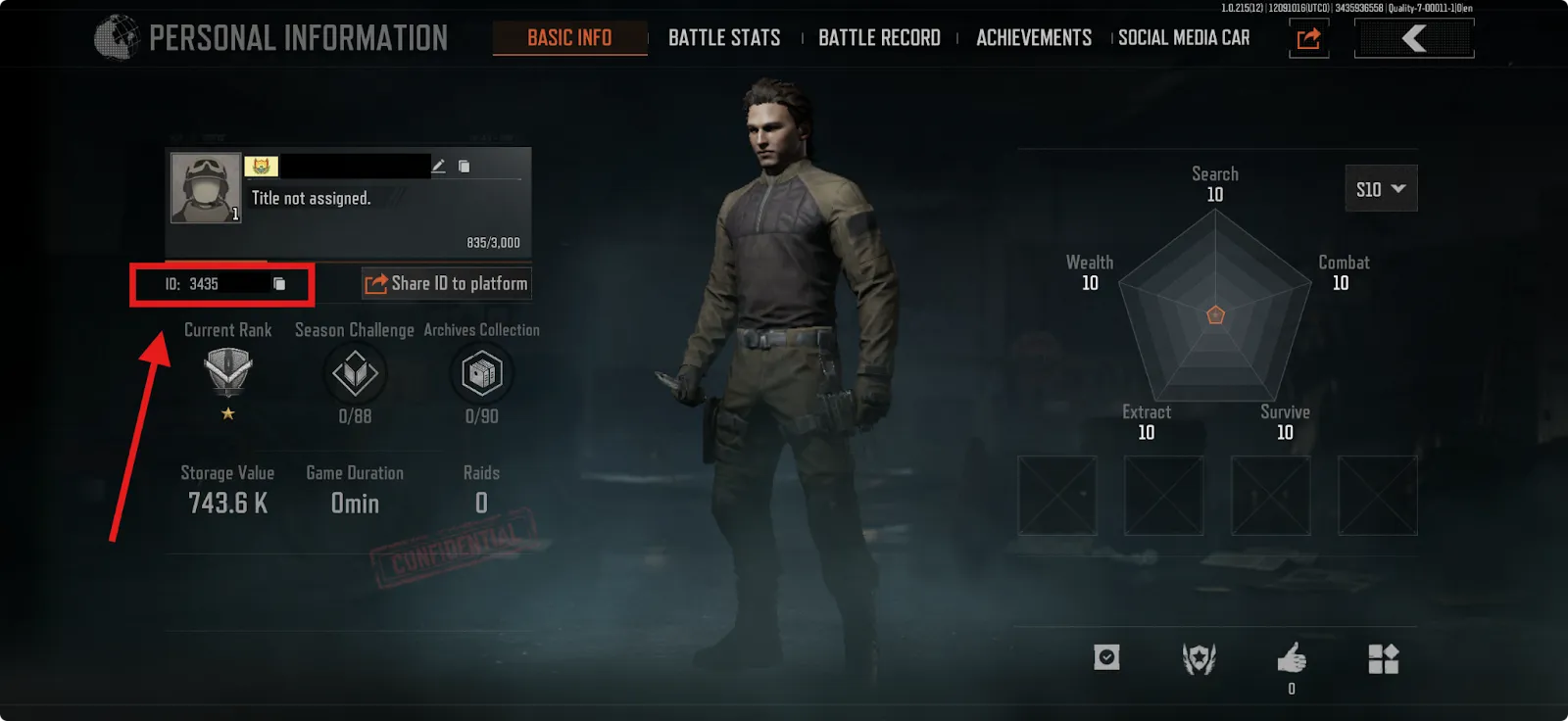This screenshot has height=721, width=1568.
Task: Copy the player ID number
Action: (279, 284)
